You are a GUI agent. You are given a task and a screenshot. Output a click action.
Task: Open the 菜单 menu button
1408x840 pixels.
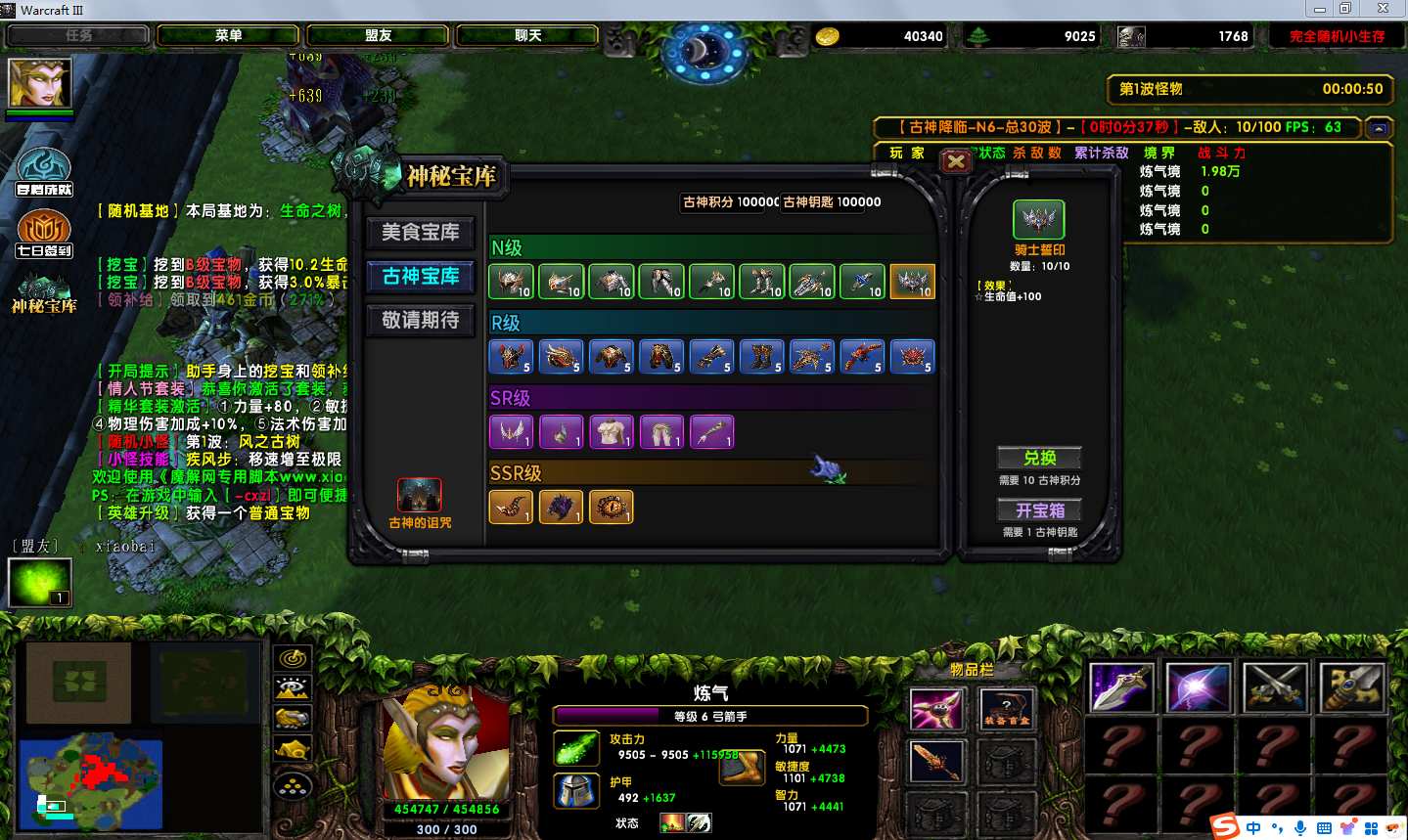click(228, 36)
